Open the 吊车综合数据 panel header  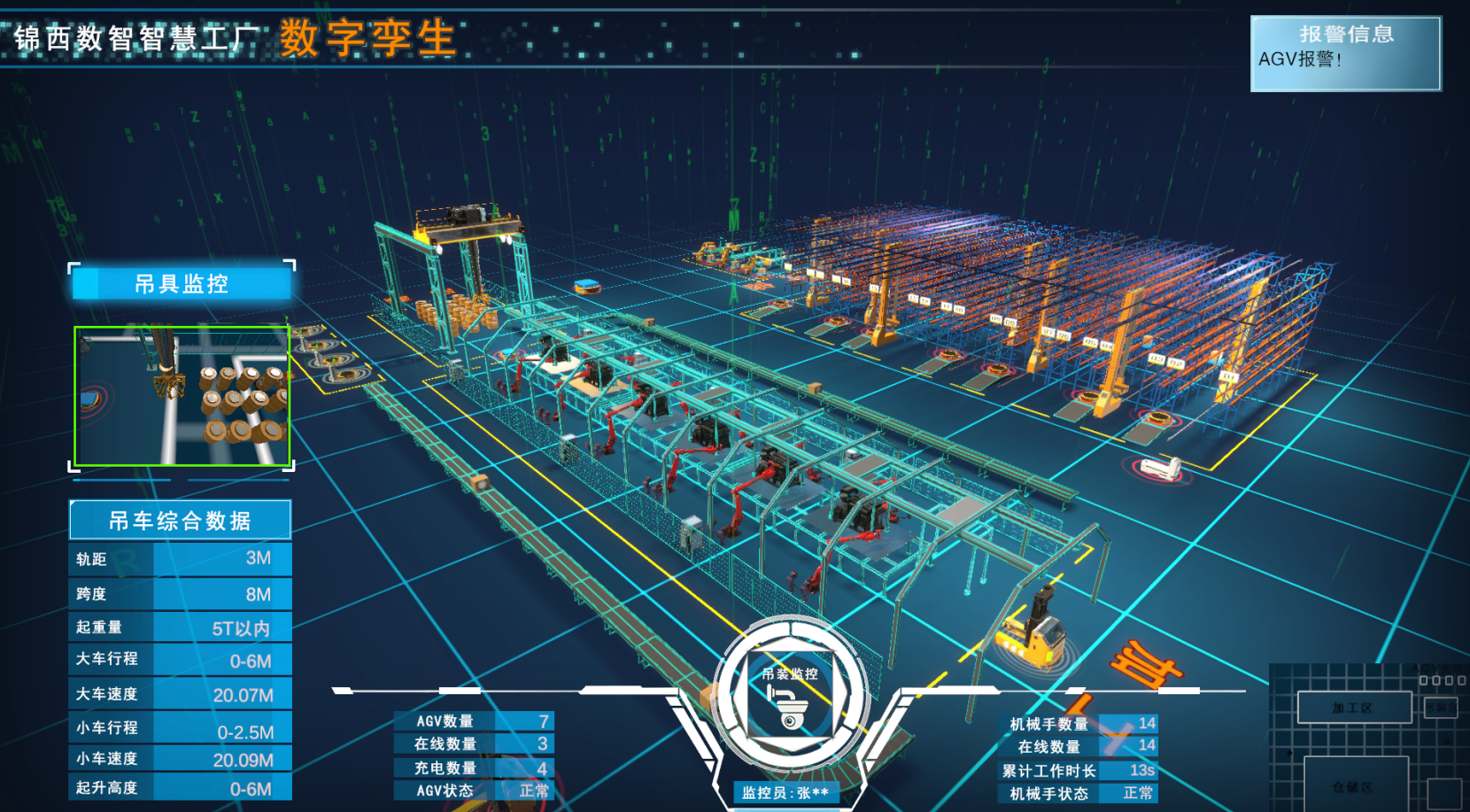[180, 521]
